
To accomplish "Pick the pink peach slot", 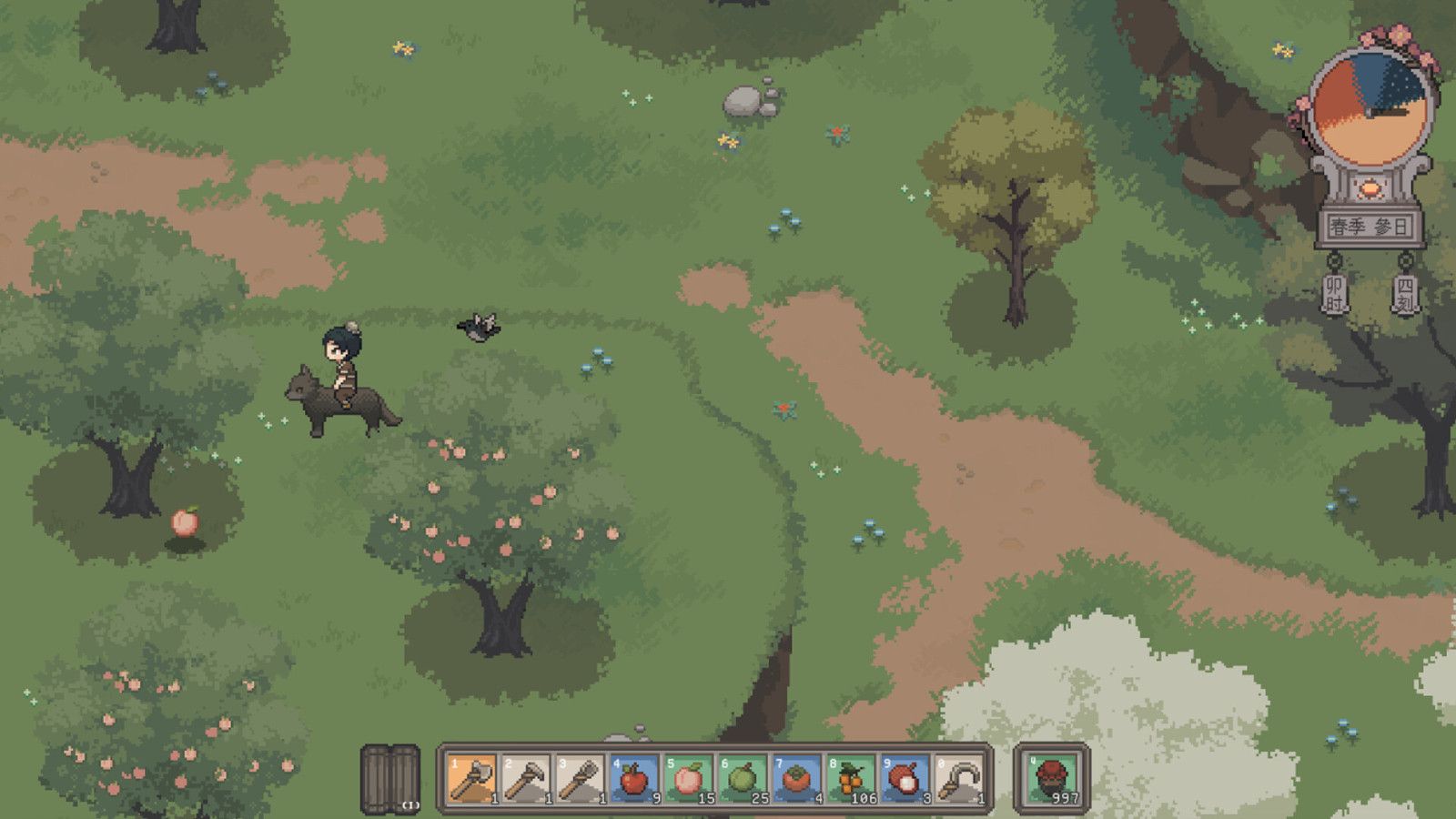I will [x=688, y=779].
